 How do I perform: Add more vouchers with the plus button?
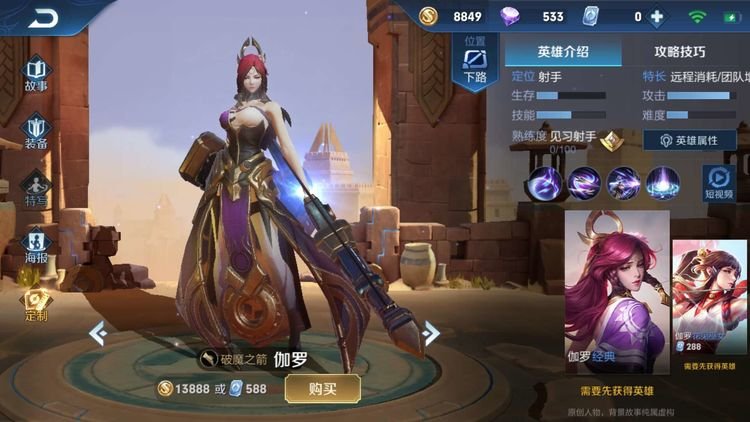coord(656,17)
